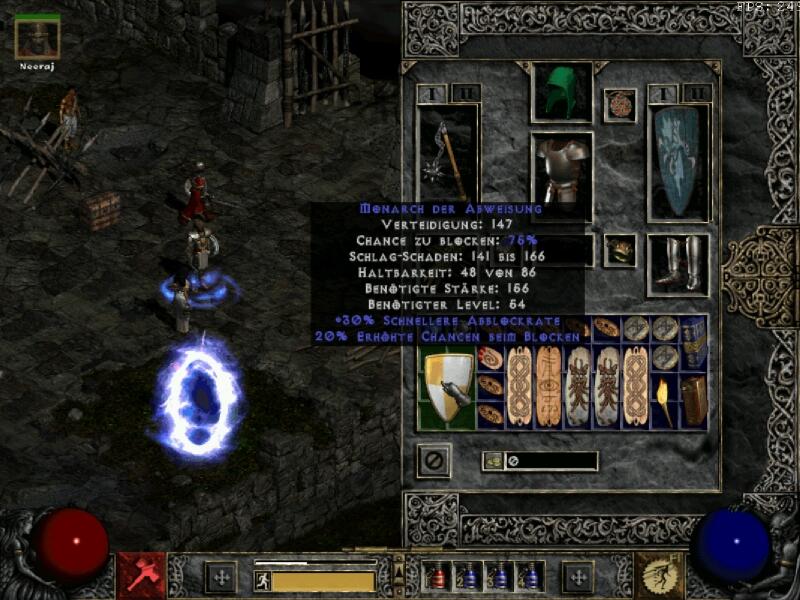Image resolution: width=800 pixels, height=600 pixels.
Task: Switch to weapon set II above flail
Action: [x=465, y=93]
